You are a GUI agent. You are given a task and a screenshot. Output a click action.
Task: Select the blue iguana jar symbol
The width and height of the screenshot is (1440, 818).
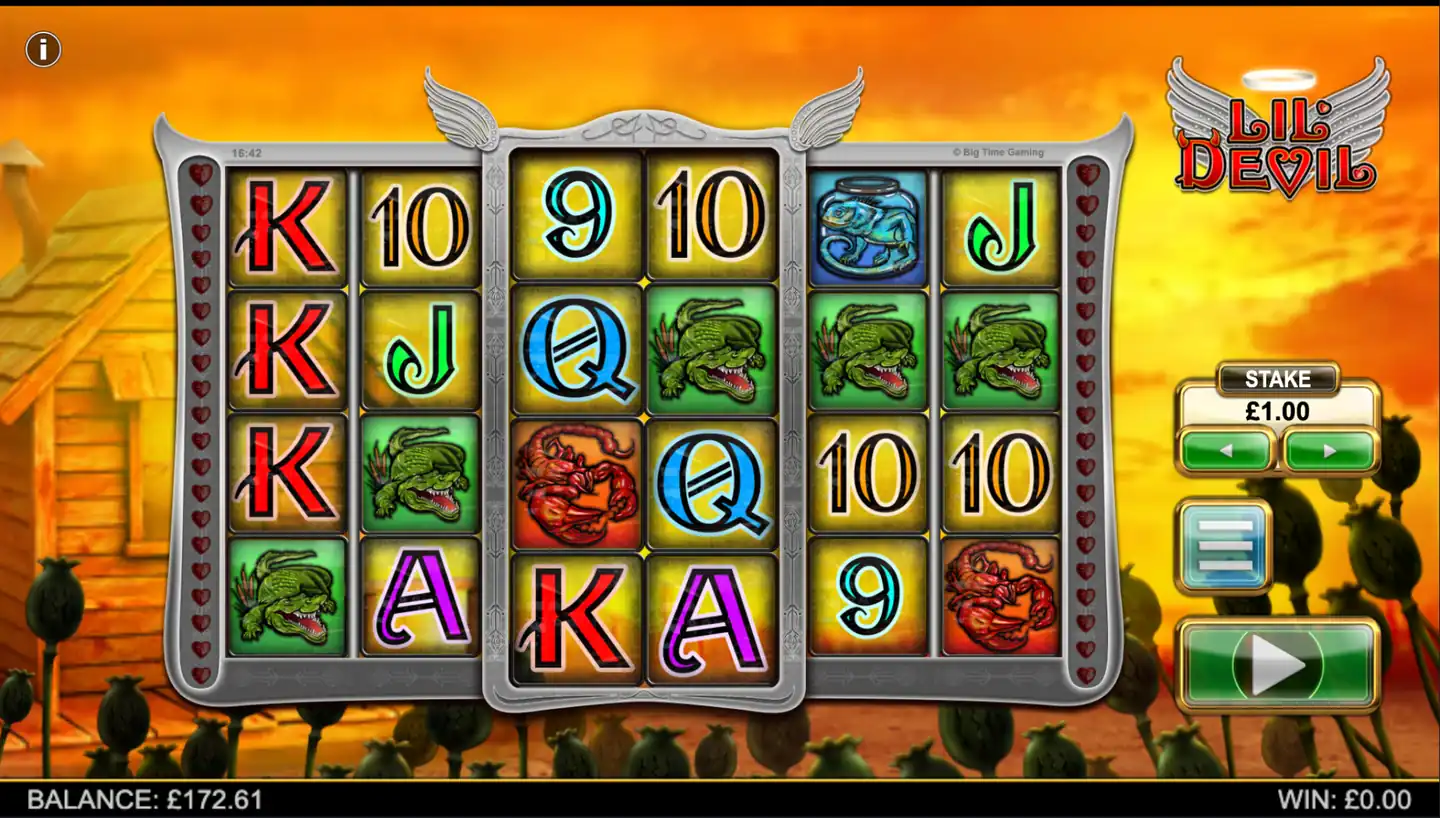(866, 222)
